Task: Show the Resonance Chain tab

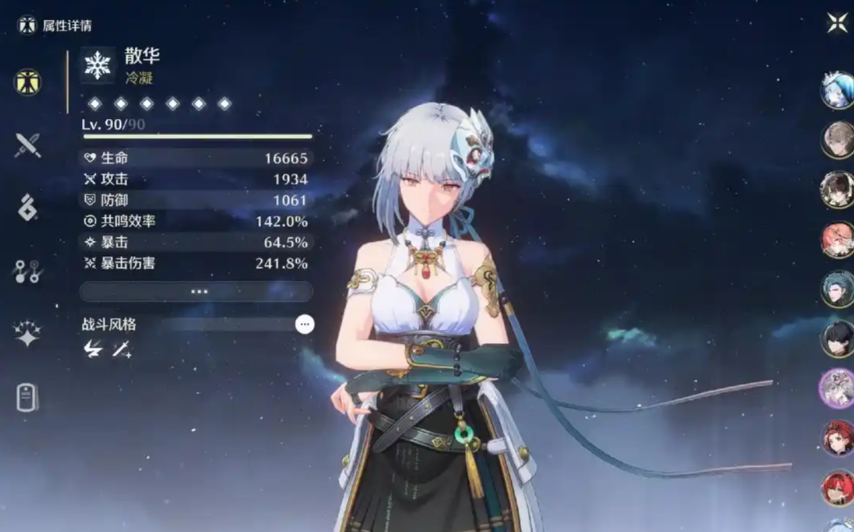Action: point(28,334)
